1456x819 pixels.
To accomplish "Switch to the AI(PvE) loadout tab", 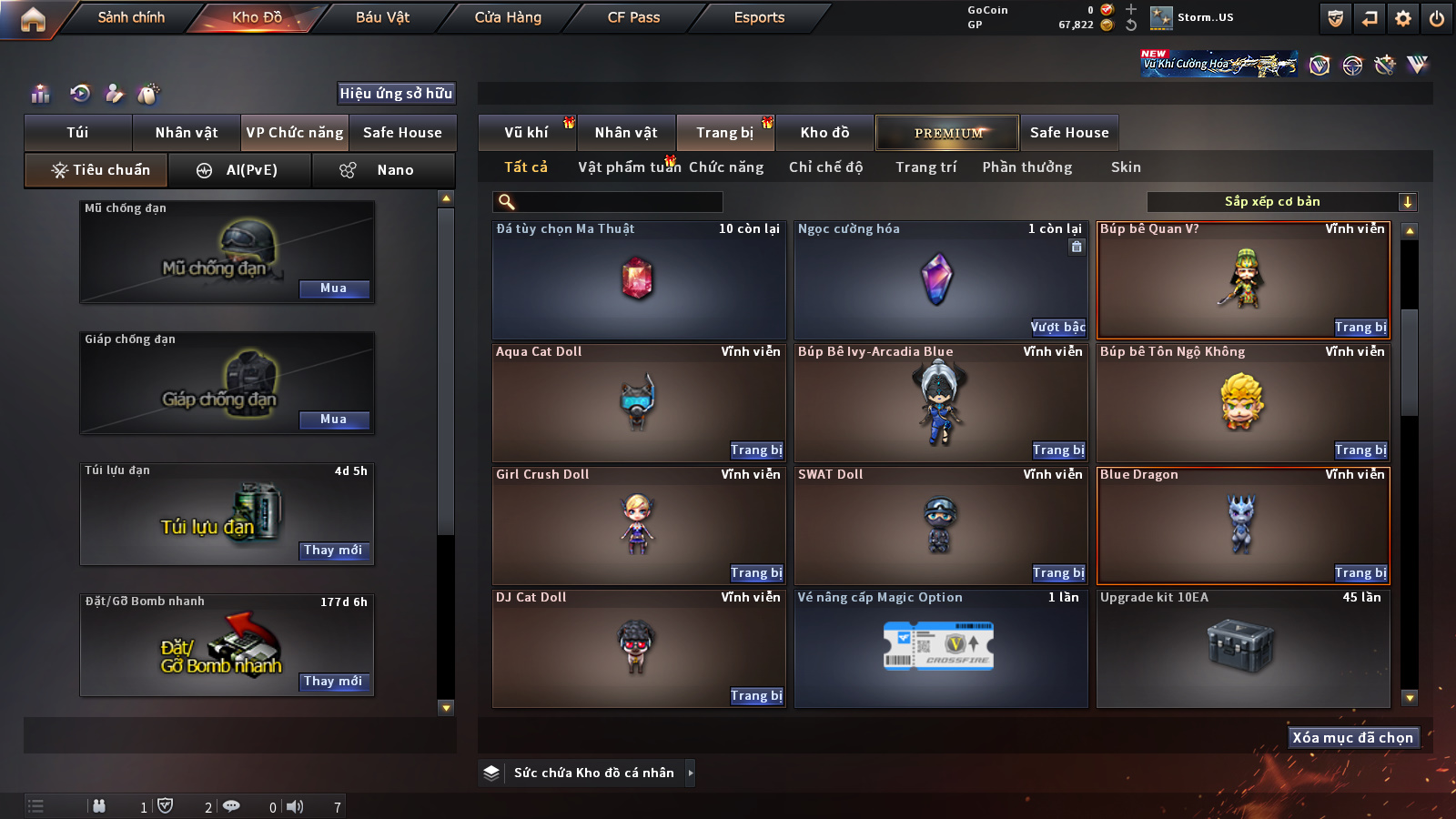I will (240, 170).
